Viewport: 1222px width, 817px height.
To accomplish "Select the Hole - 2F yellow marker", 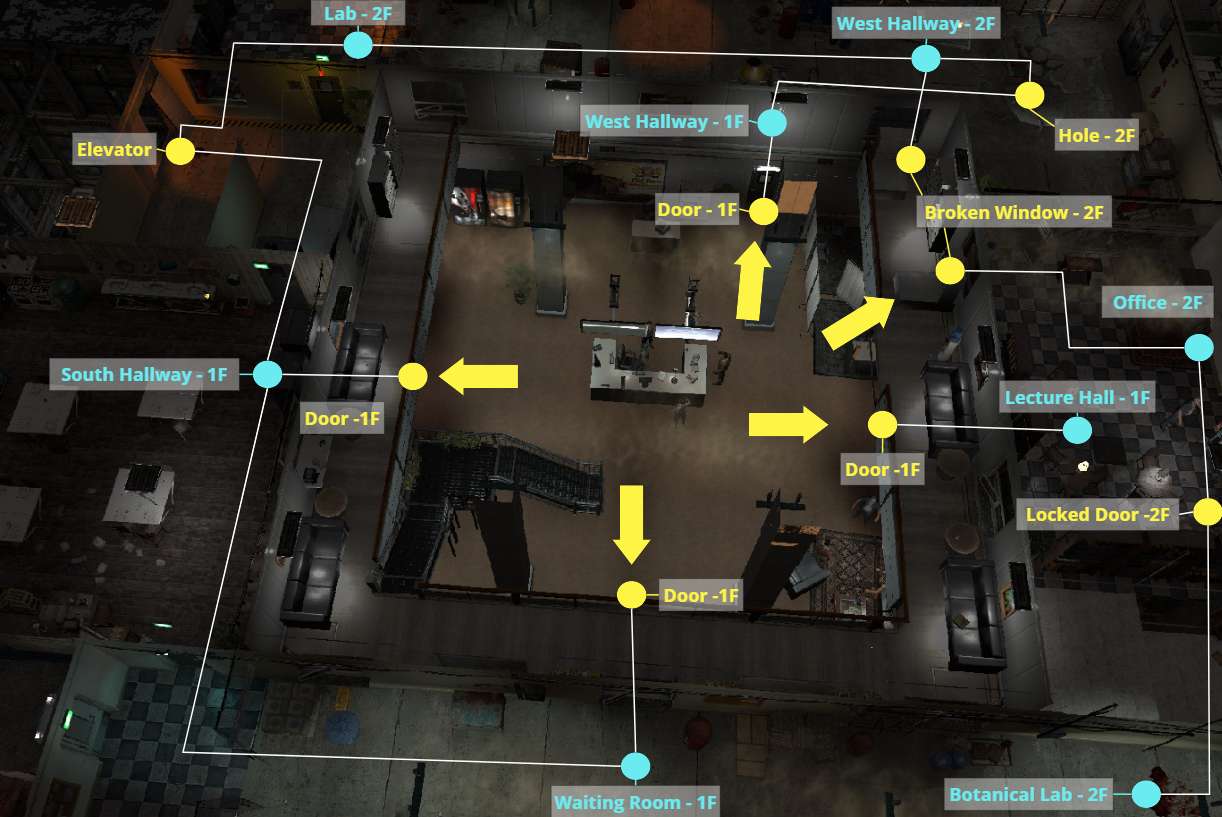I will pyautogui.click(x=1029, y=96).
